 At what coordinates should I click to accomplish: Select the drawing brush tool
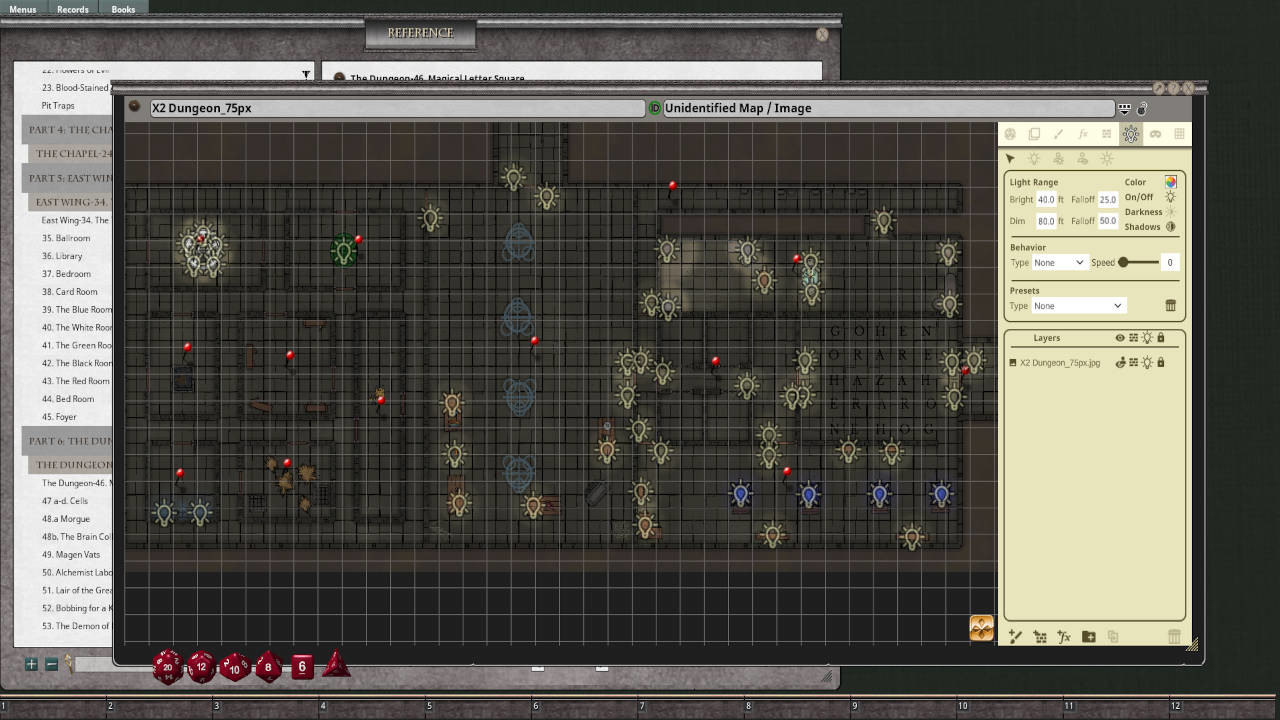click(x=1058, y=134)
